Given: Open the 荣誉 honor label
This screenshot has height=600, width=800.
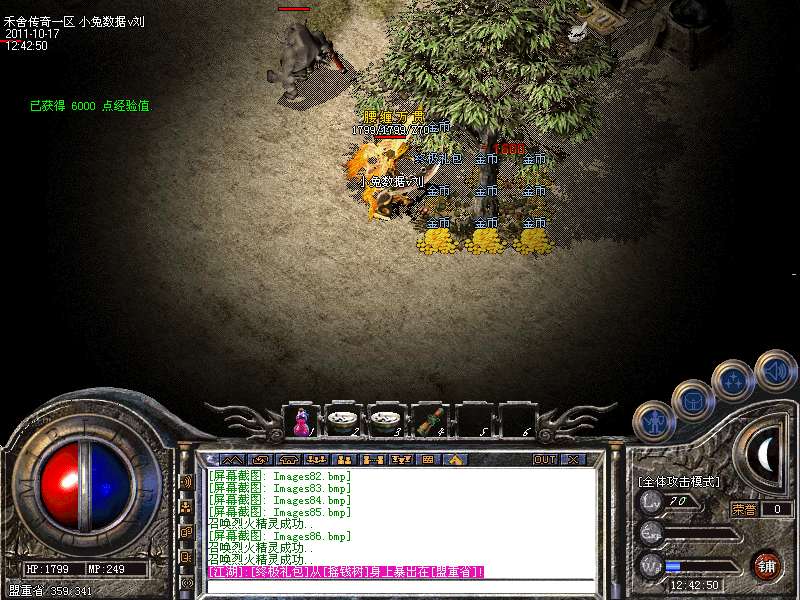Looking at the screenshot, I should point(744,509).
